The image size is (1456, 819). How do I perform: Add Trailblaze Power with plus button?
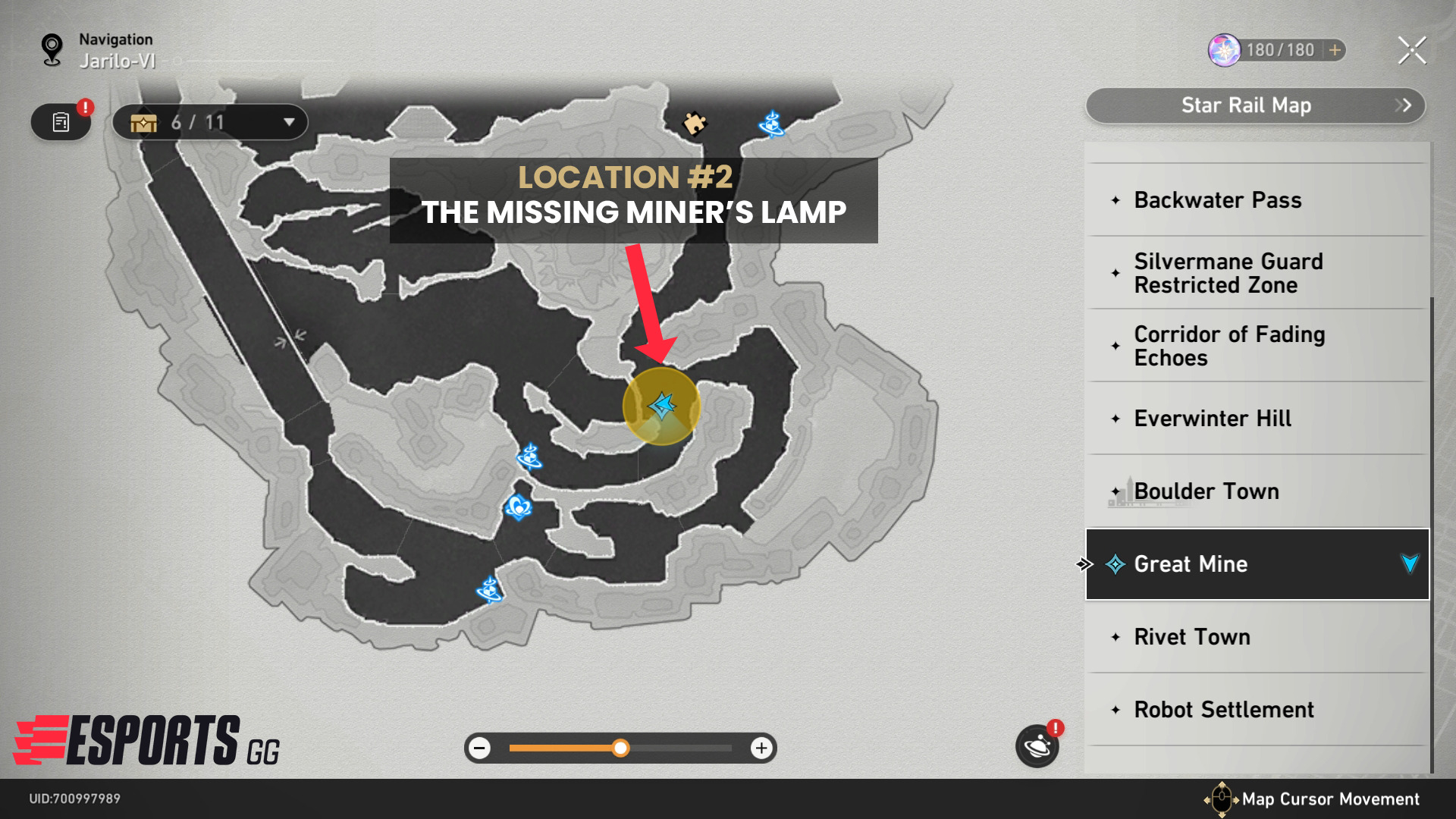click(1335, 50)
